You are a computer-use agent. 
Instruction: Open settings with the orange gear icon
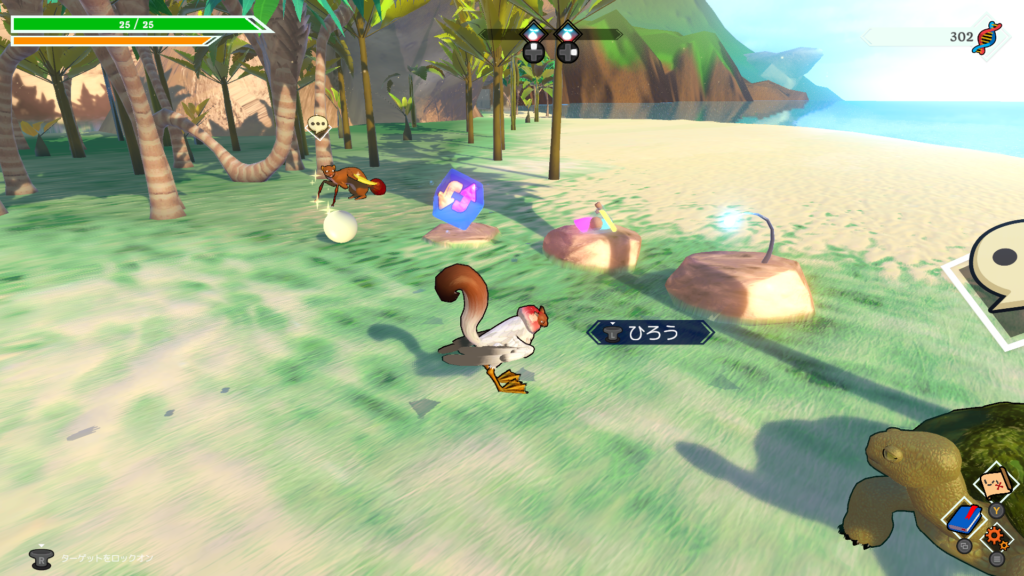(x=996, y=536)
